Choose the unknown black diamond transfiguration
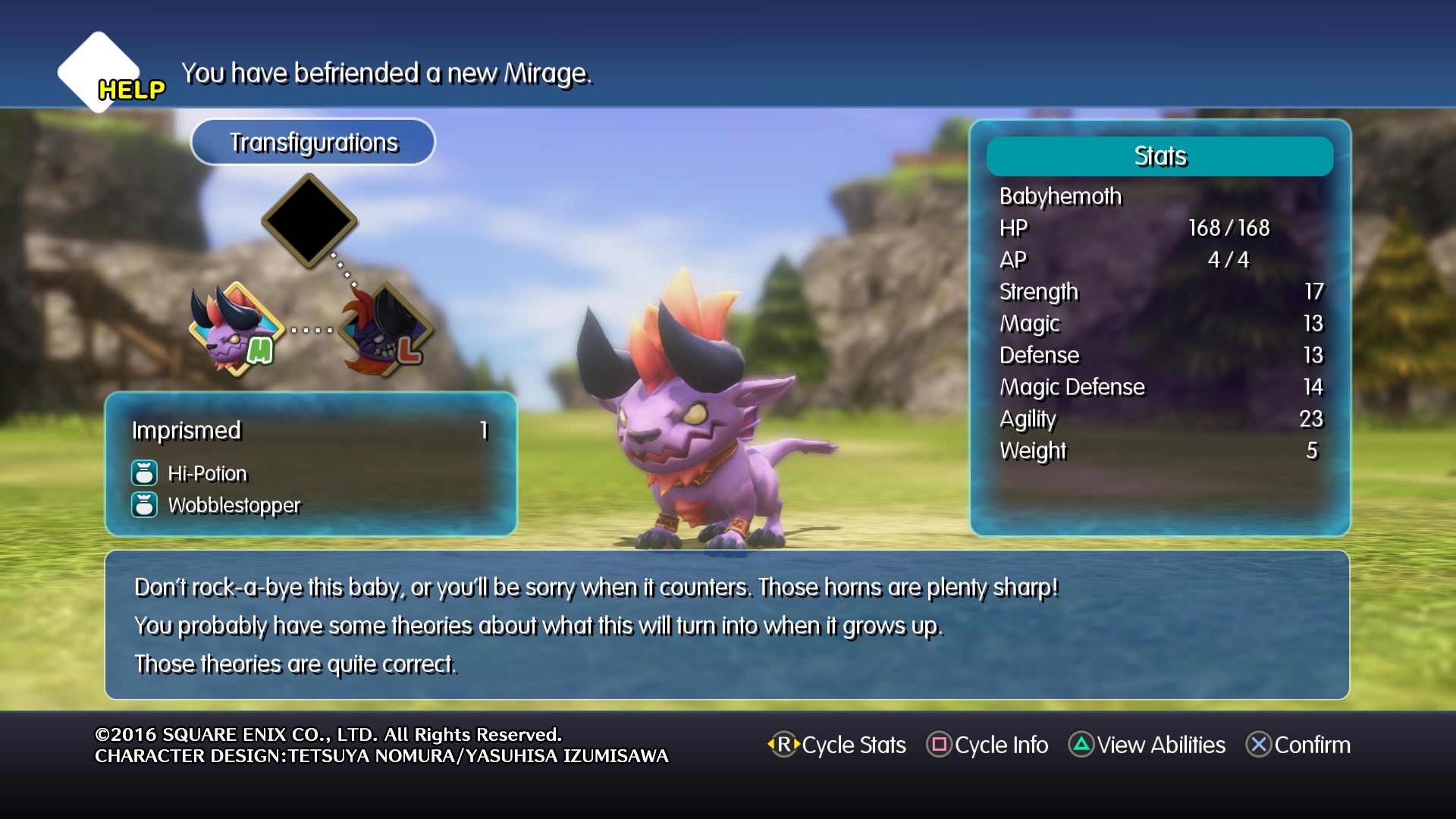This screenshot has height=819, width=1456. pos(309,221)
